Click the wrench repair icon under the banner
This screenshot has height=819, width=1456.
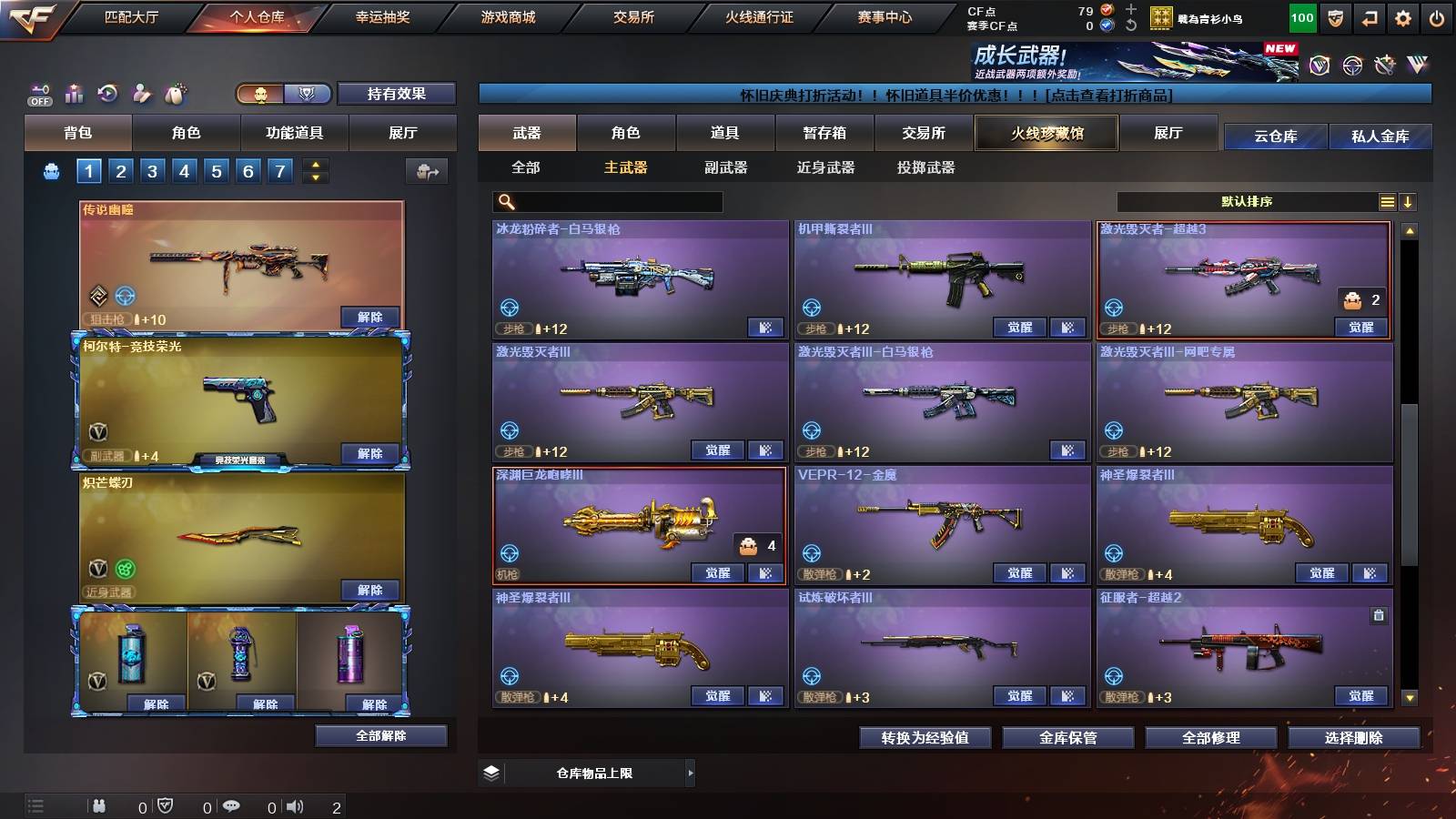click(x=1385, y=65)
